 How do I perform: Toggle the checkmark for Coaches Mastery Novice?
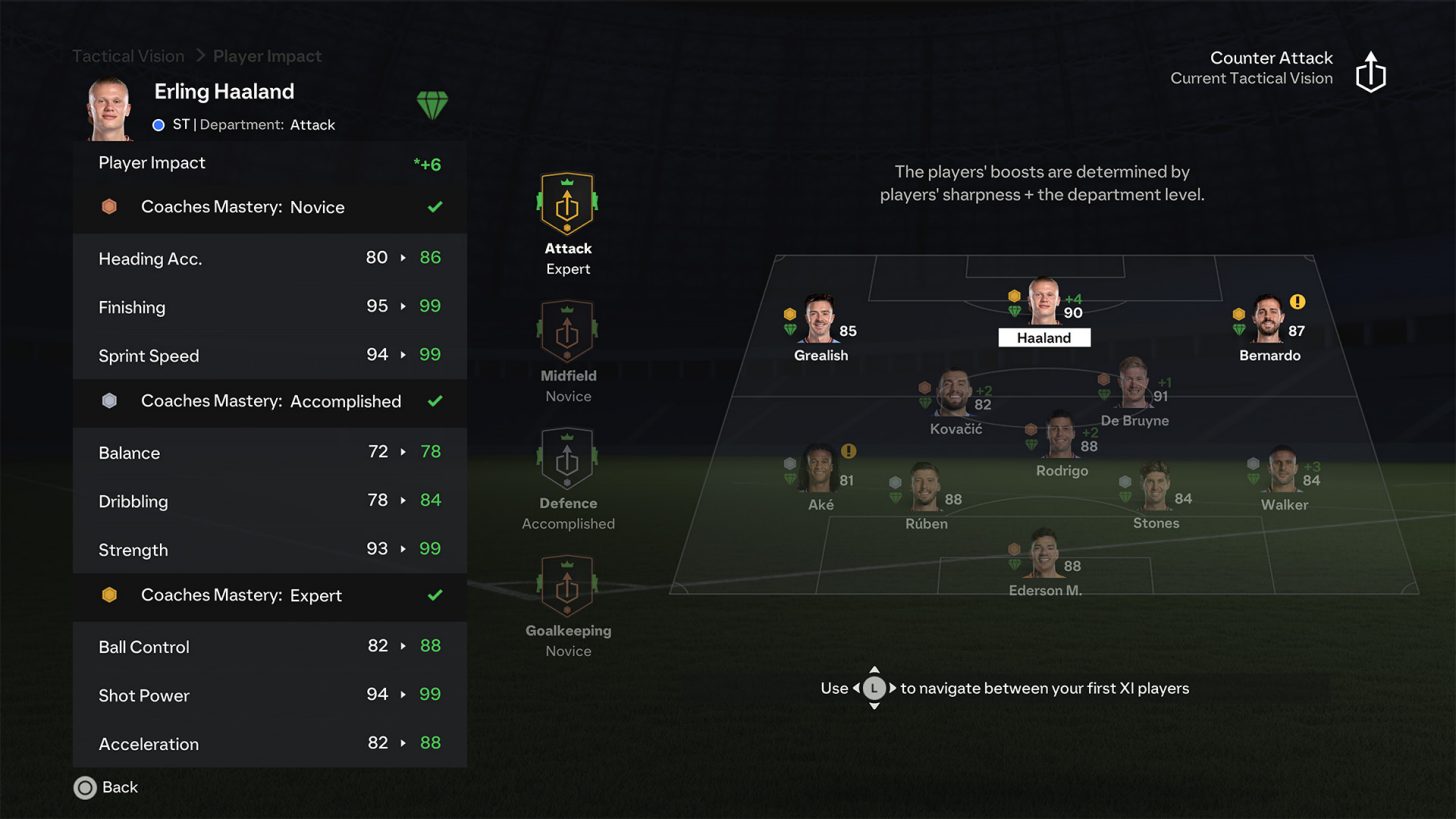click(x=434, y=207)
